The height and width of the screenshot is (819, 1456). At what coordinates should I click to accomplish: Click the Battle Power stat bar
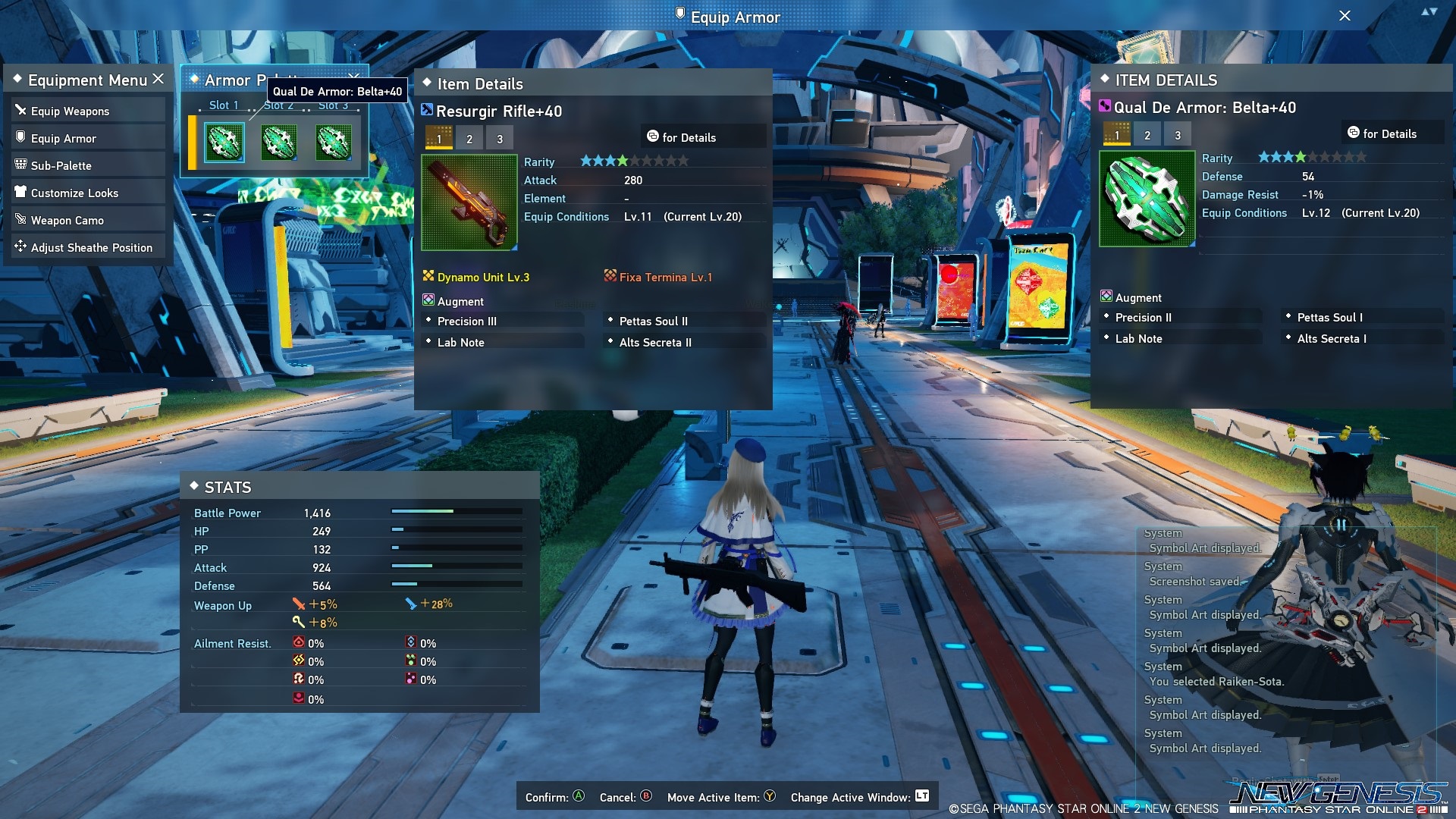point(455,513)
